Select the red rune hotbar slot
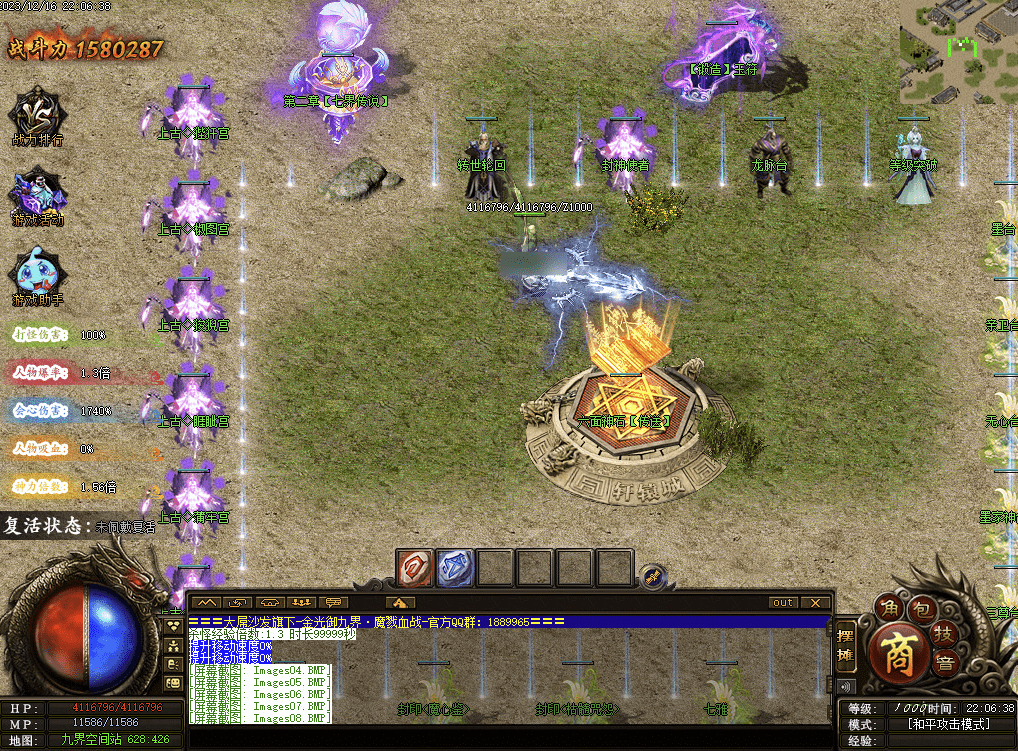Screen dimensions: 1018x751 point(415,568)
